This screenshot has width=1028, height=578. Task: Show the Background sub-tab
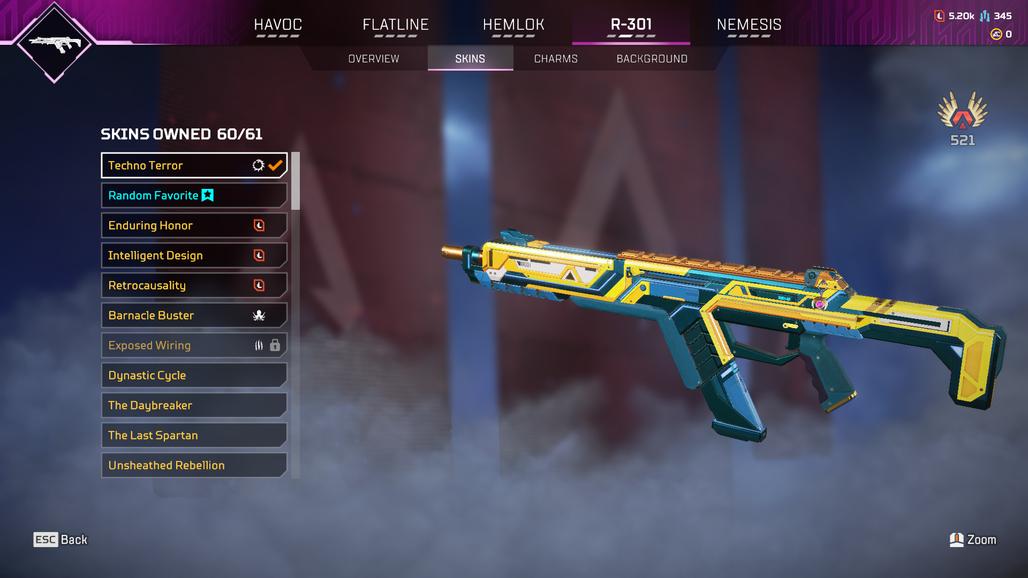coord(651,59)
